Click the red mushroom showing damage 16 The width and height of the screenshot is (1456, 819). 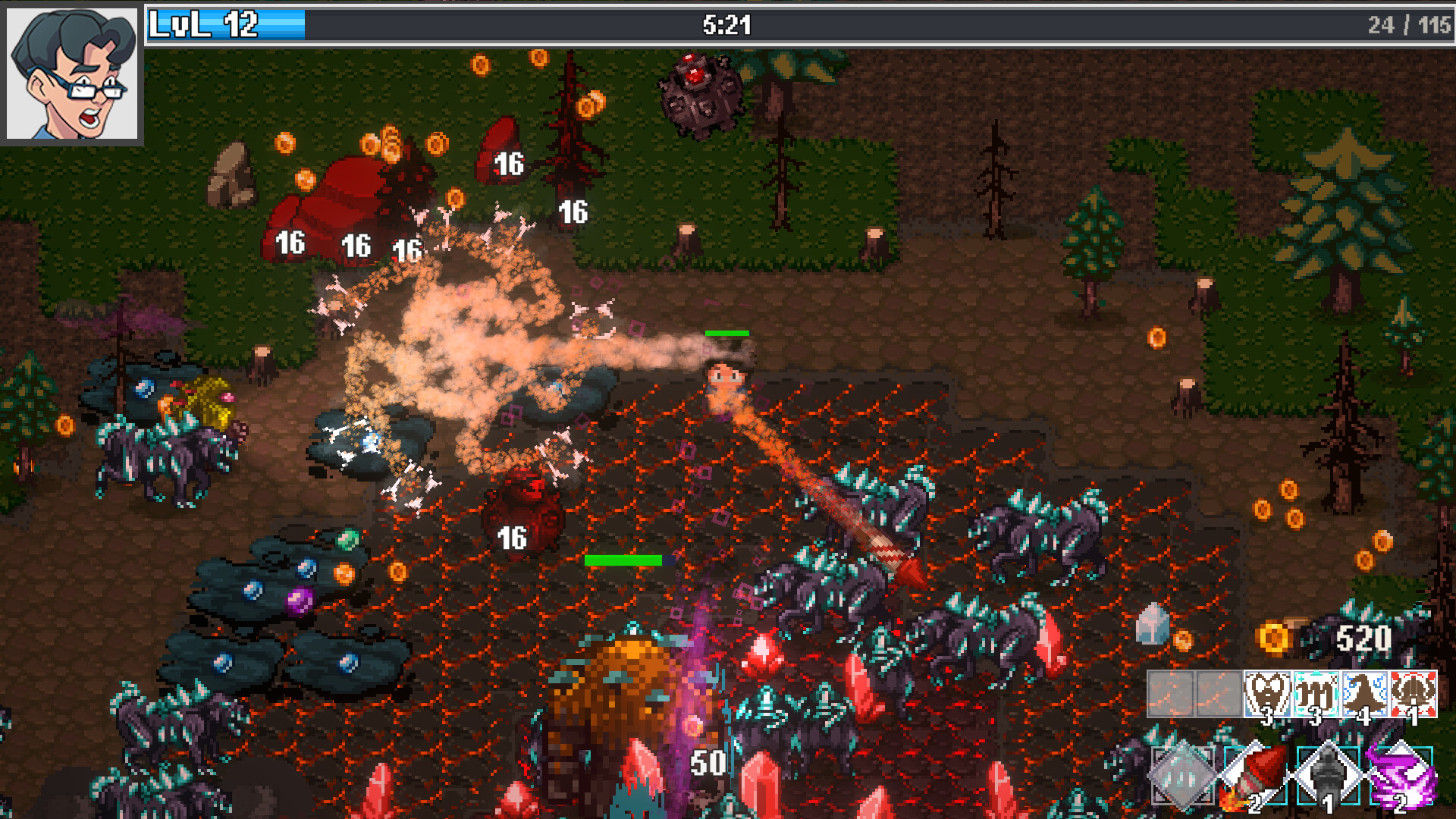523,512
